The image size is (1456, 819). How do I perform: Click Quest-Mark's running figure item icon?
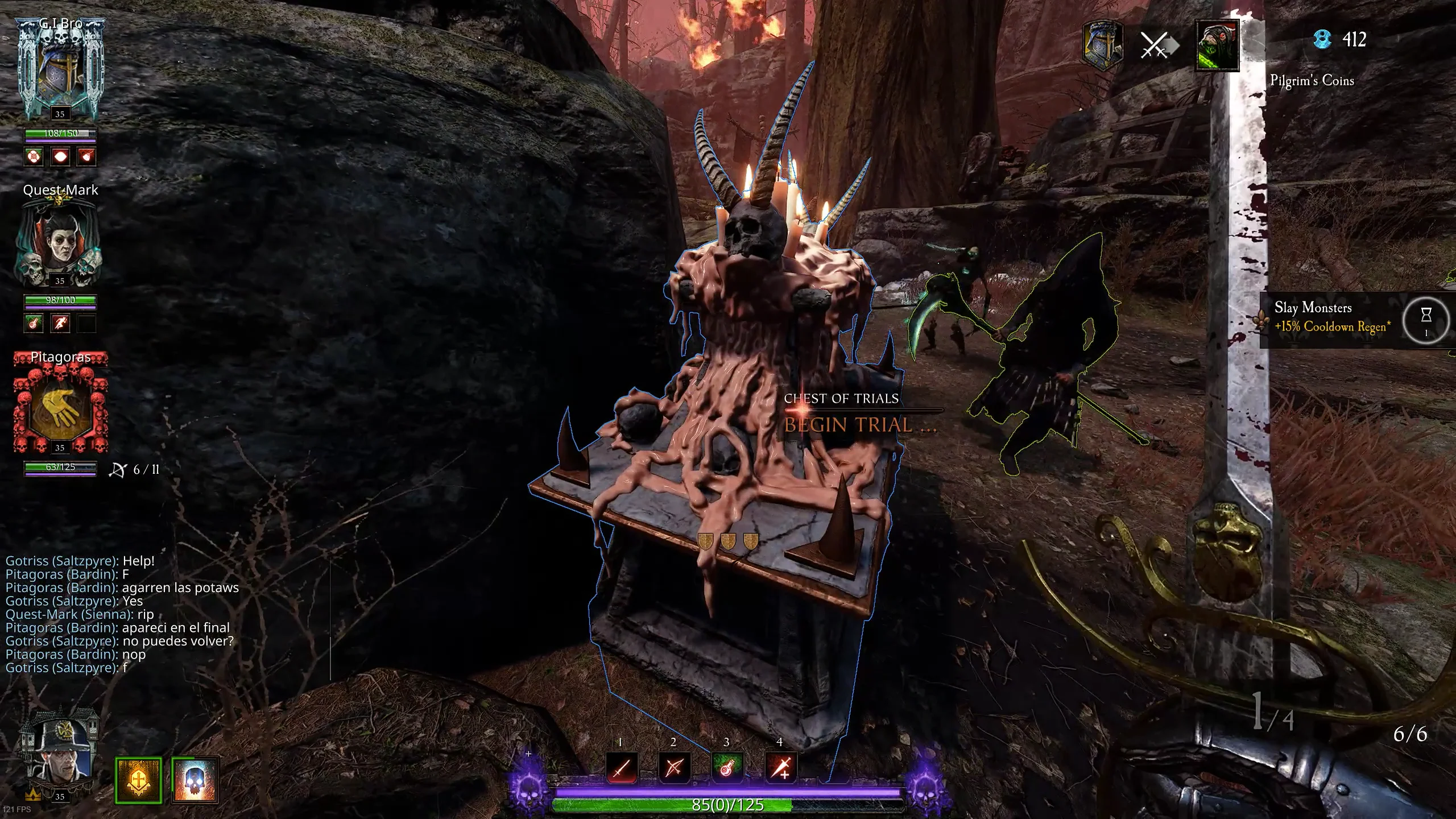[60, 324]
